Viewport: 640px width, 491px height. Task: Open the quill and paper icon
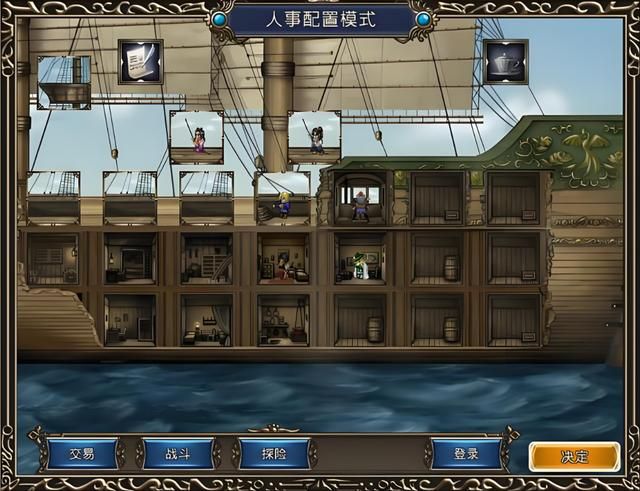click(x=140, y=61)
